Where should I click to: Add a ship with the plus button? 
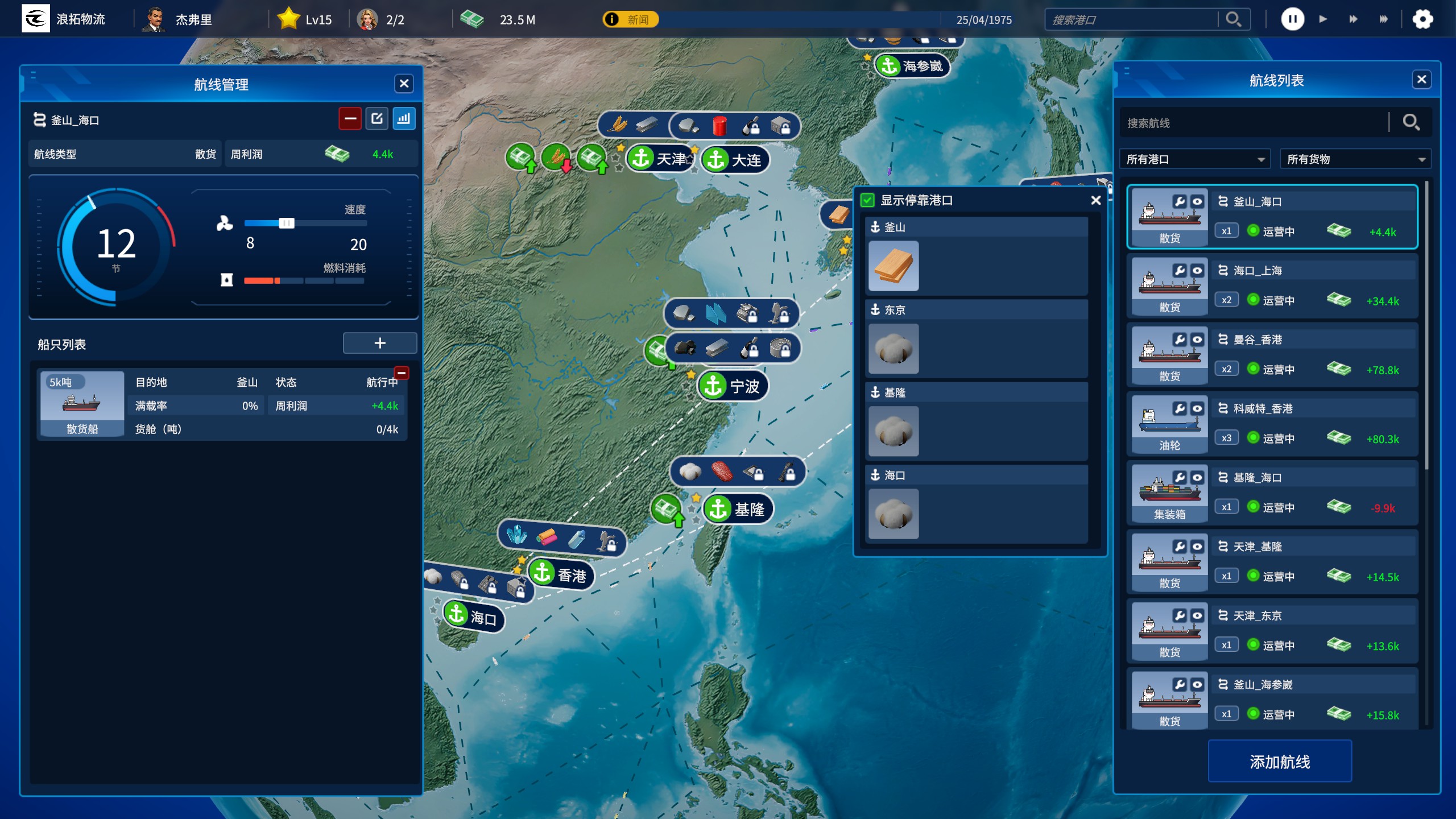[380, 343]
